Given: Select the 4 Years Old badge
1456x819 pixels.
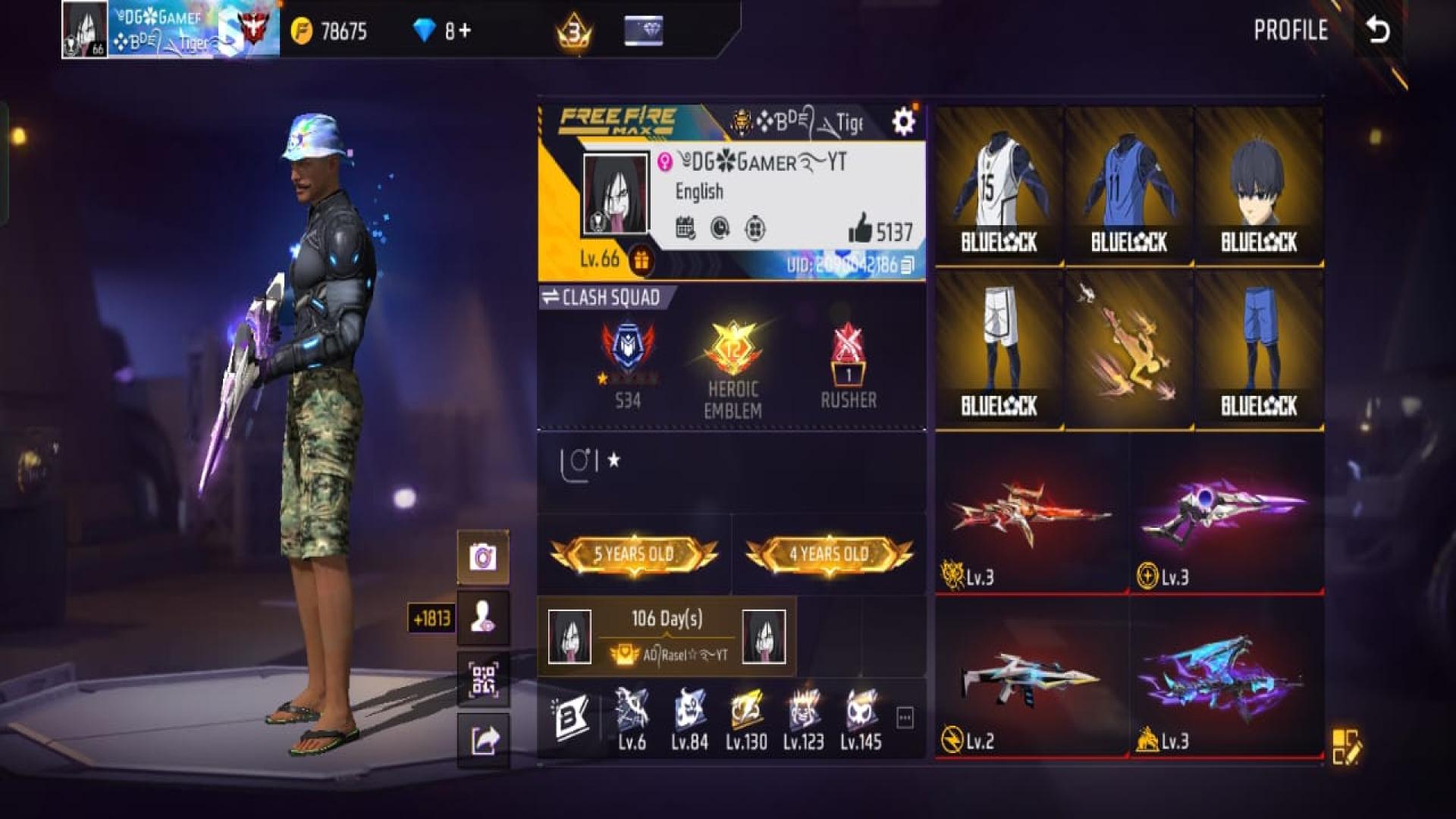Looking at the screenshot, I should pyautogui.click(x=829, y=554).
